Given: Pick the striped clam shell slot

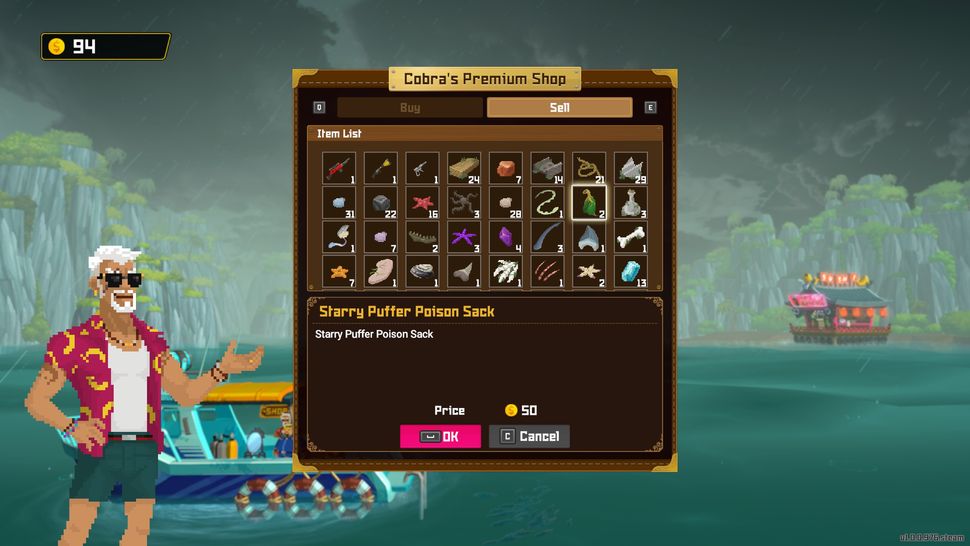Looking at the screenshot, I should tap(422, 271).
